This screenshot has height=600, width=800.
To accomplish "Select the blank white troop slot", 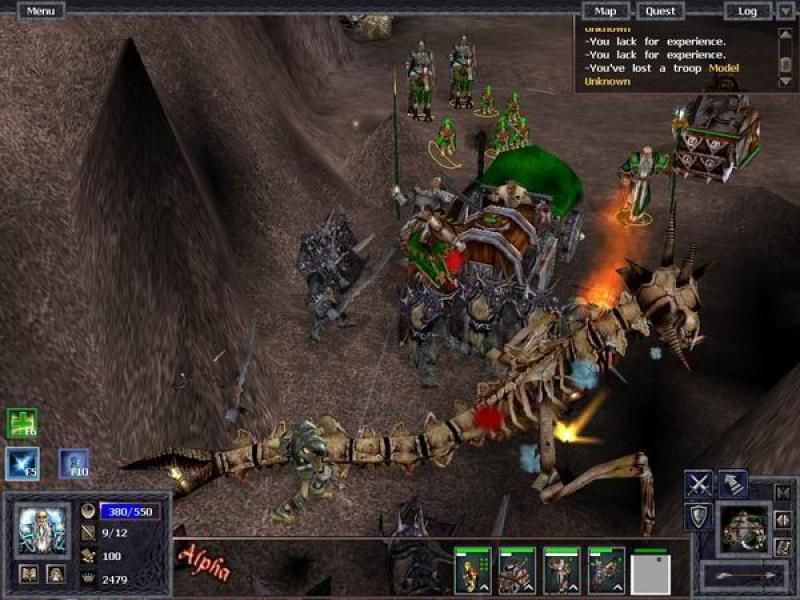I will [x=650, y=573].
